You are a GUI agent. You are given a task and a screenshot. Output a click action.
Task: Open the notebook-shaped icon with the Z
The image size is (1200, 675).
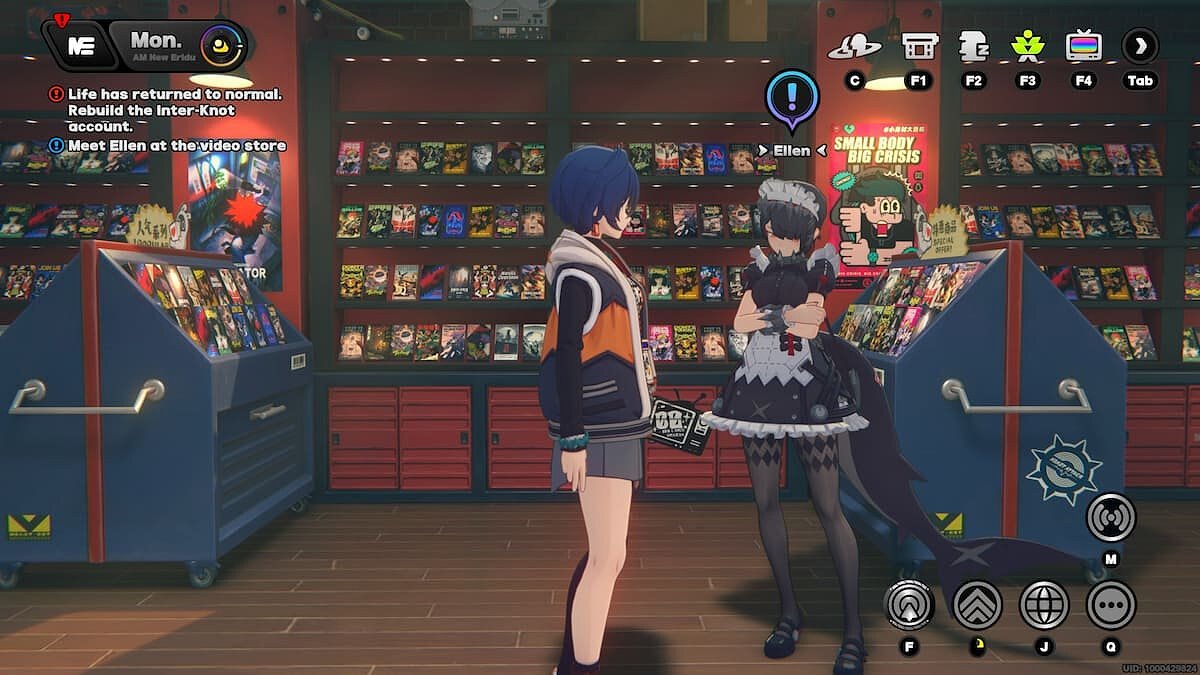tap(973, 46)
